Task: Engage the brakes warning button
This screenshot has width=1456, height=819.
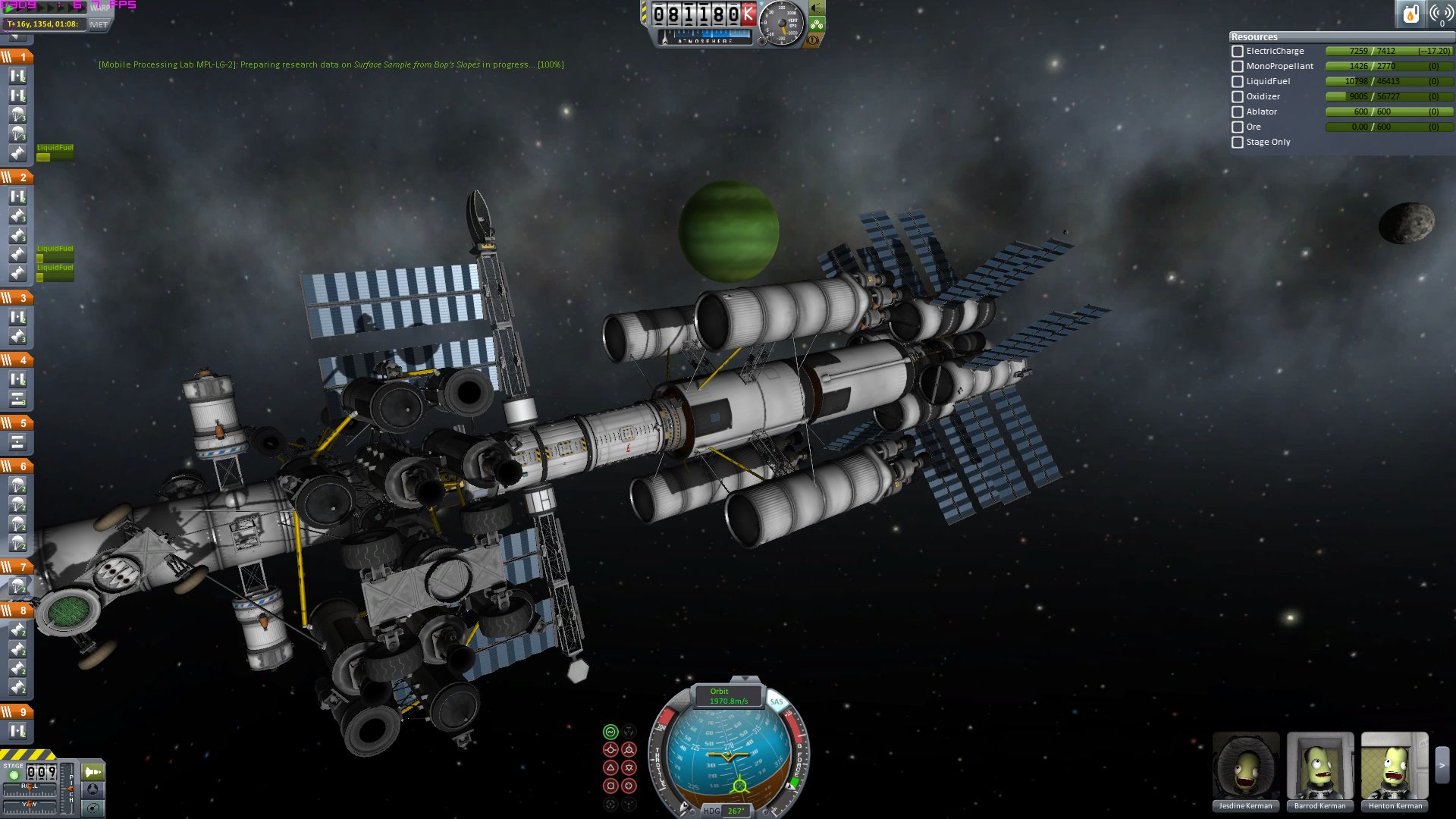Action: point(813,40)
